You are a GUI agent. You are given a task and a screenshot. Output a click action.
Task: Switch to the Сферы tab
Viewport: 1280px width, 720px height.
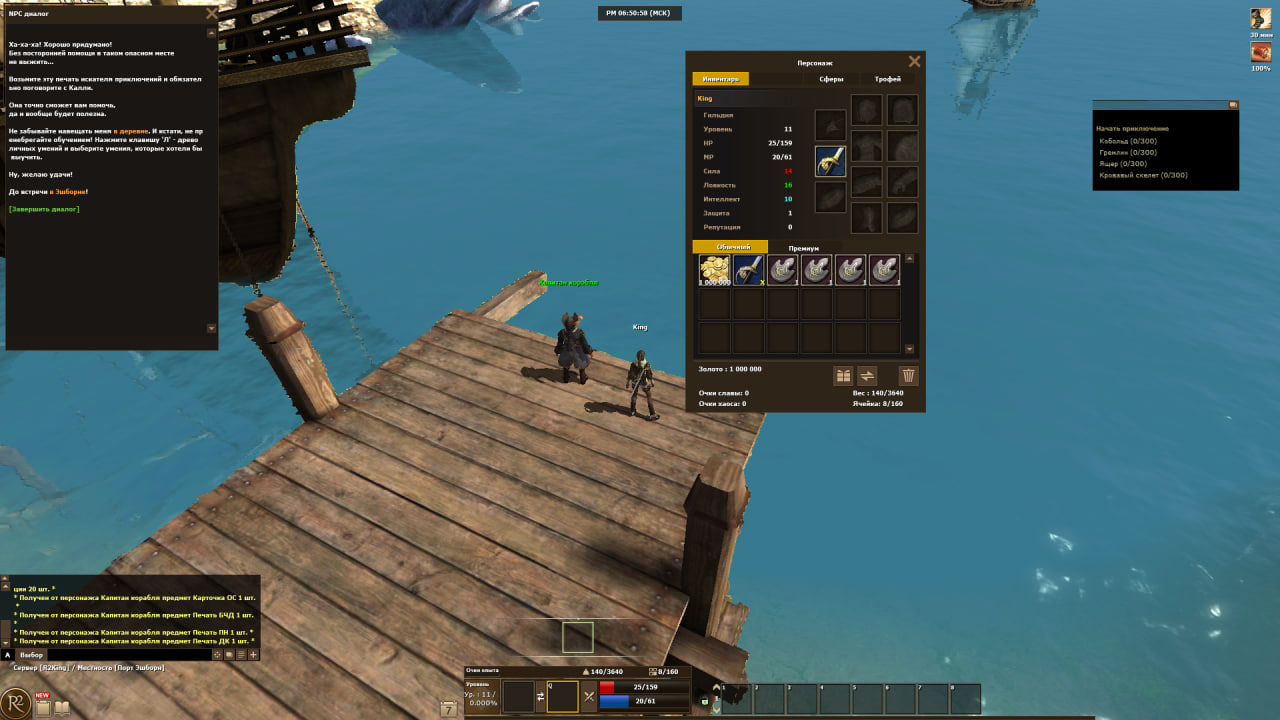point(831,79)
